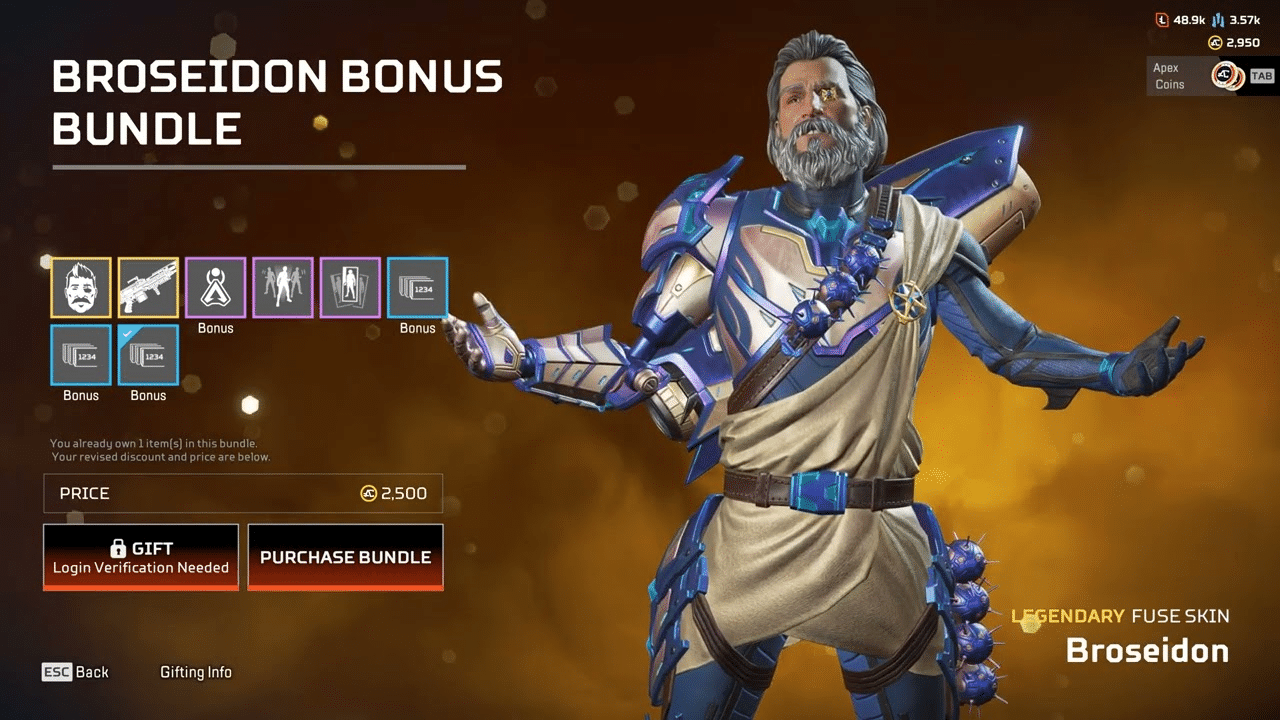The width and height of the screenshot is (1280, 720).
Task: Click the locked Gift button
Action: click(x=140, y=556)
